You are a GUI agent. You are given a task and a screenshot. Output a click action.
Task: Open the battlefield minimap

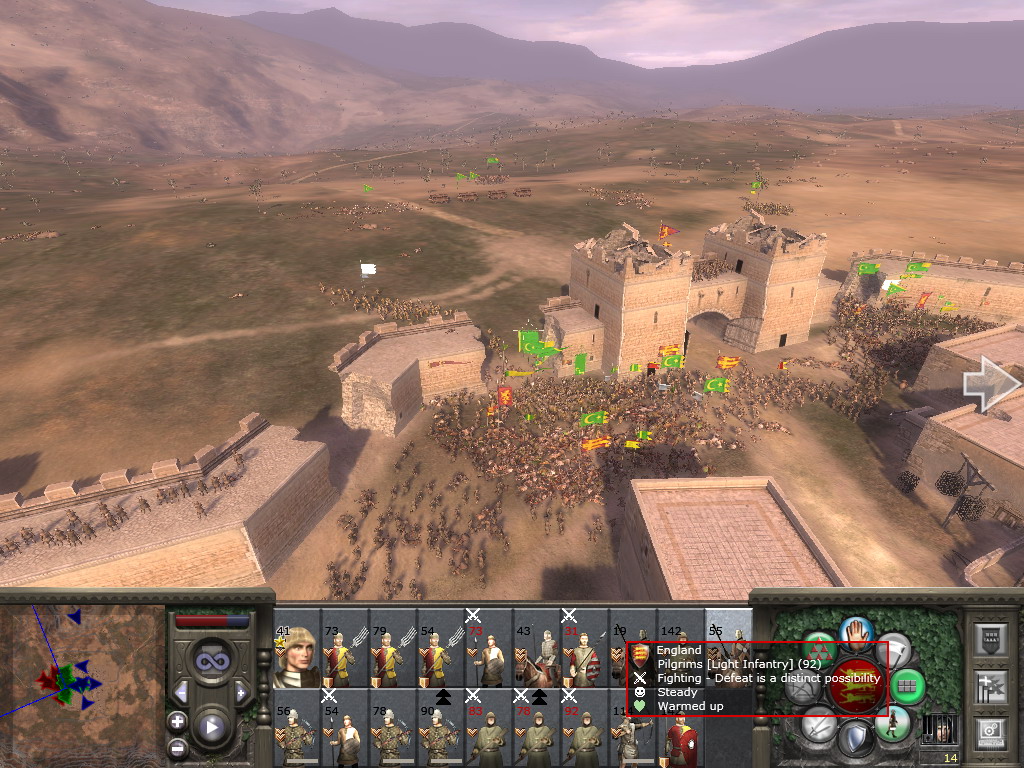click(82, 682)
